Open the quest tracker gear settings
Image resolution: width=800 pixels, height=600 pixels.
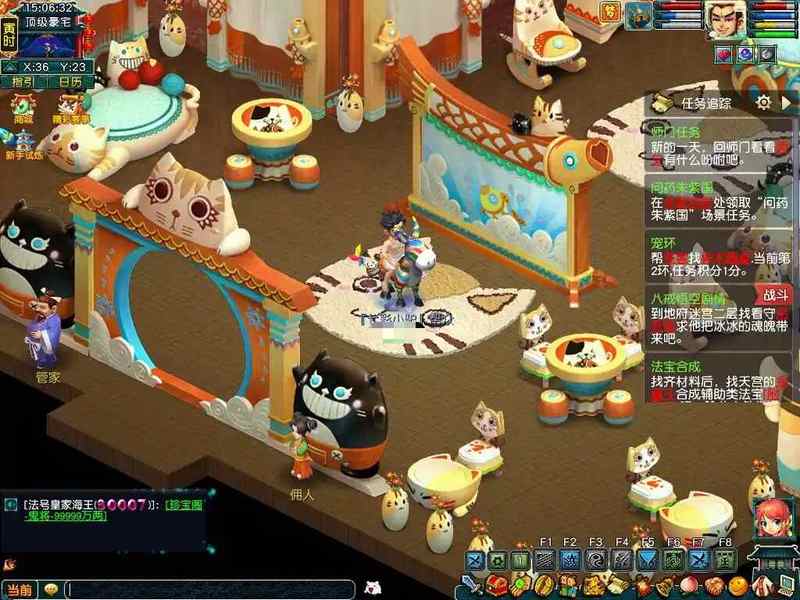(763, 102)
